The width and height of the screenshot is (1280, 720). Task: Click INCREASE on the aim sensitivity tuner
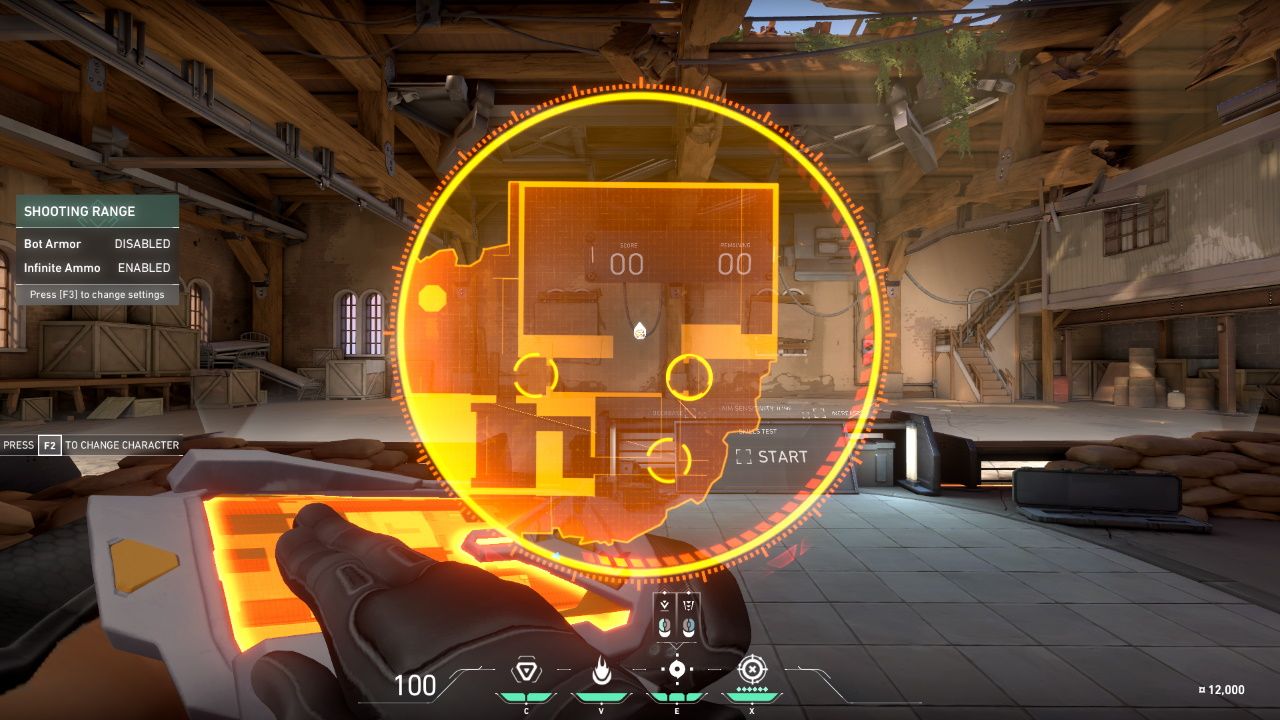(845, 413)
